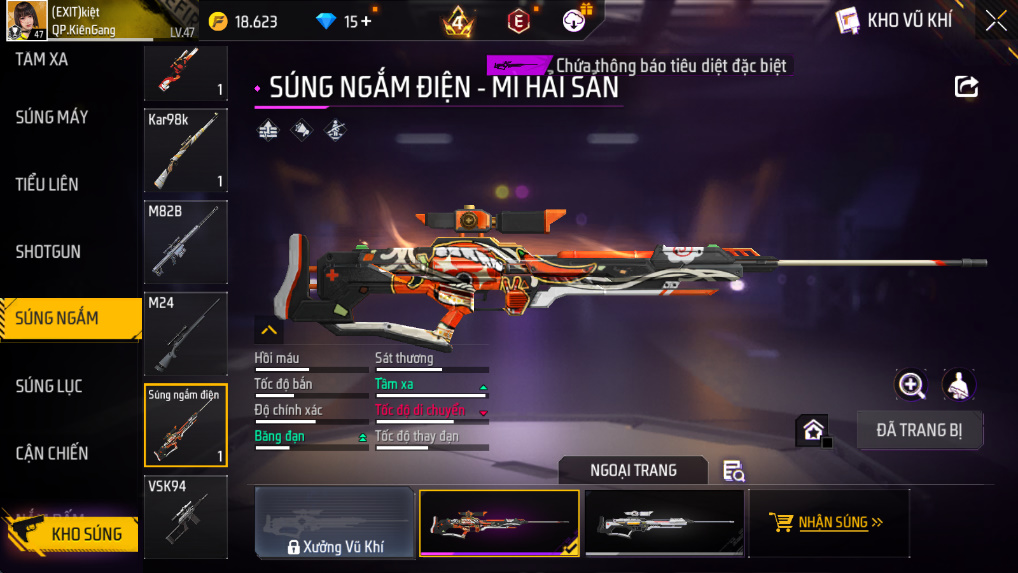
Task: Share the weapon skin via share icon
Action: [966, 86]
